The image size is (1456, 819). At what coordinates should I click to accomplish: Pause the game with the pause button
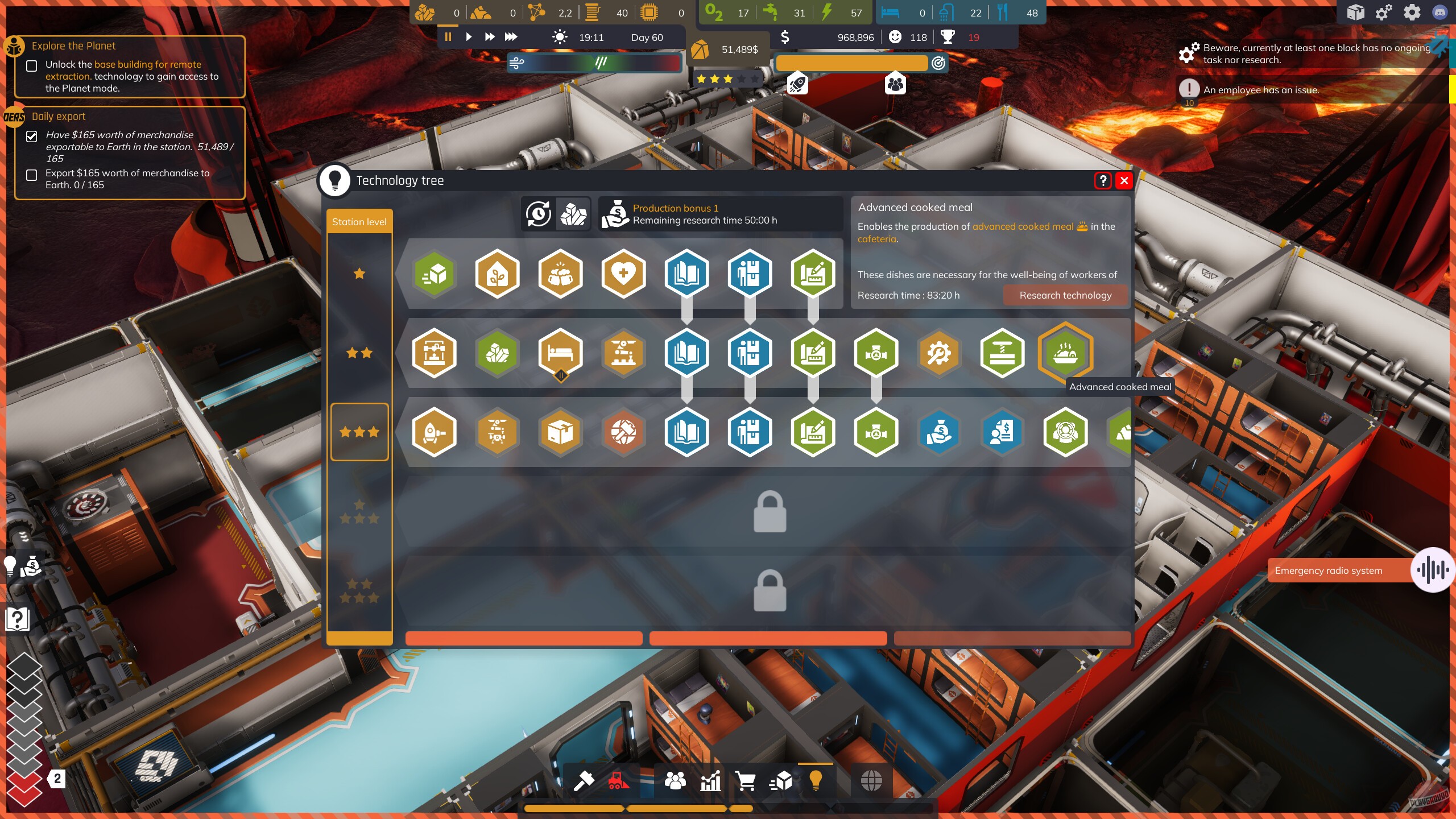(448, 36)
